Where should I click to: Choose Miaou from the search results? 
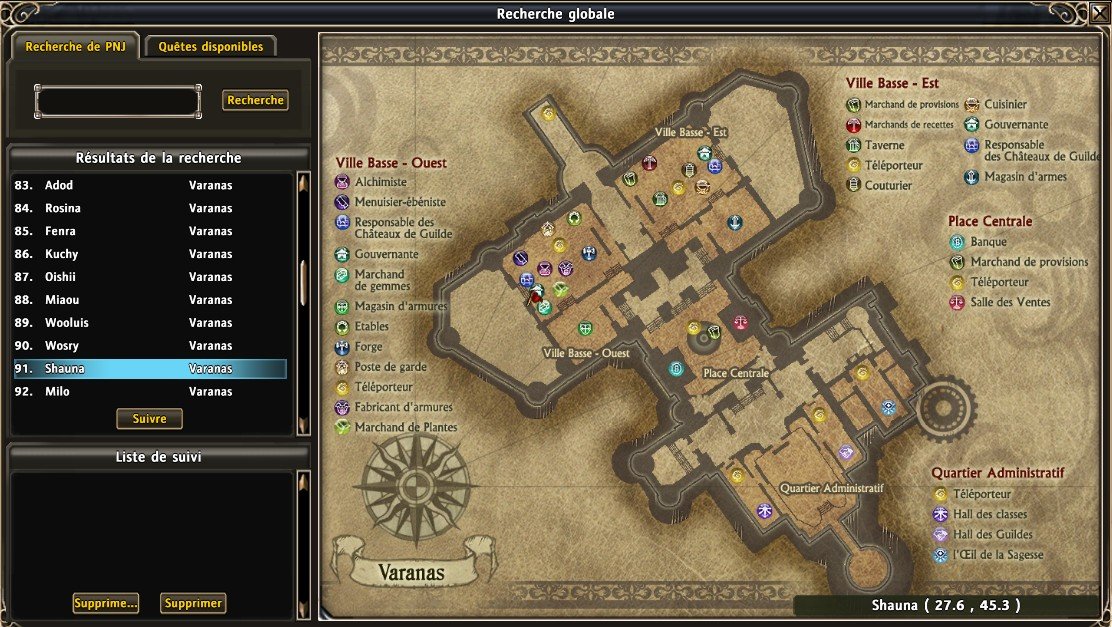tap(150, 300)
